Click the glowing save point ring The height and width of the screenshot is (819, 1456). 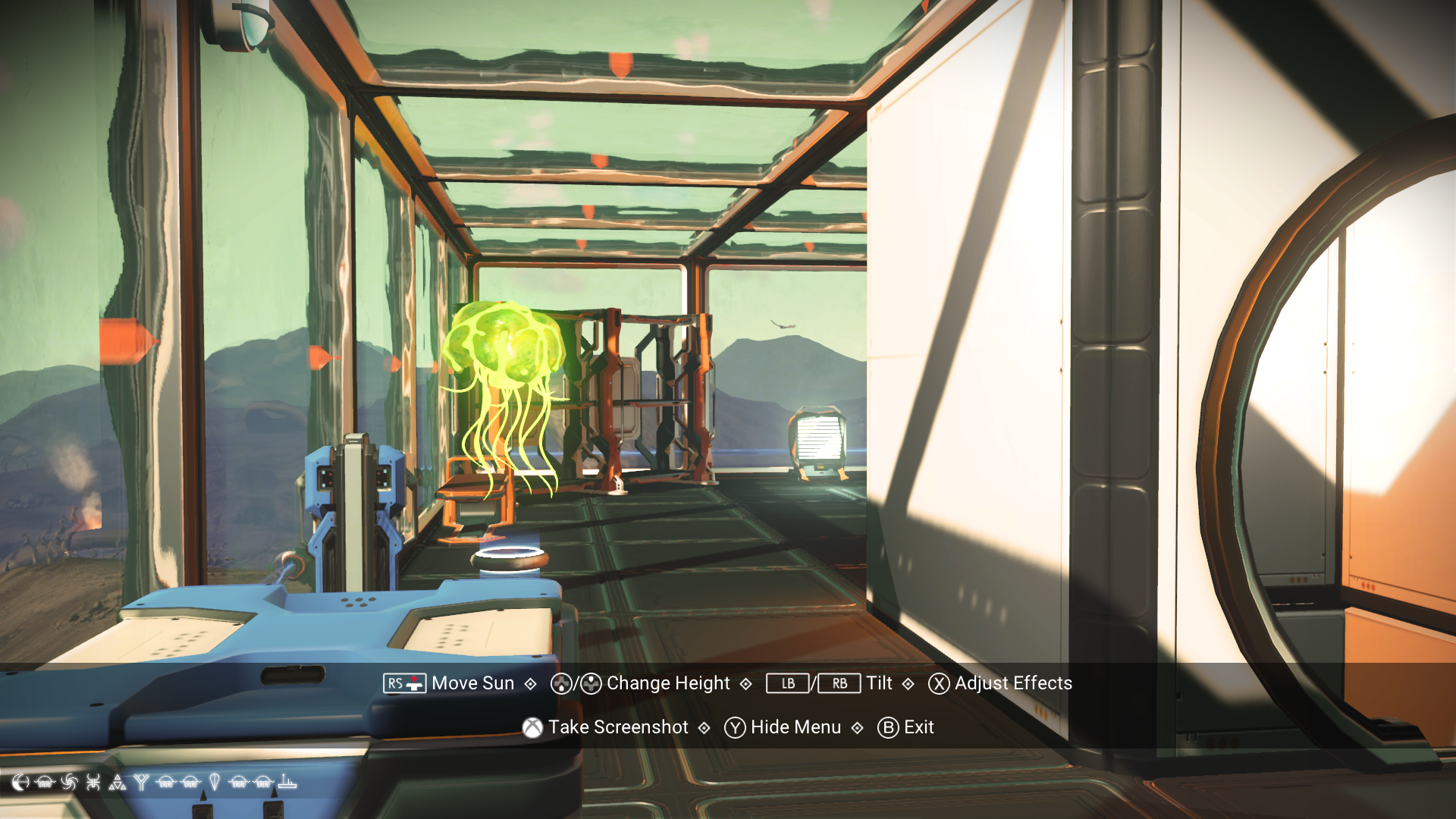pos(510,557)
